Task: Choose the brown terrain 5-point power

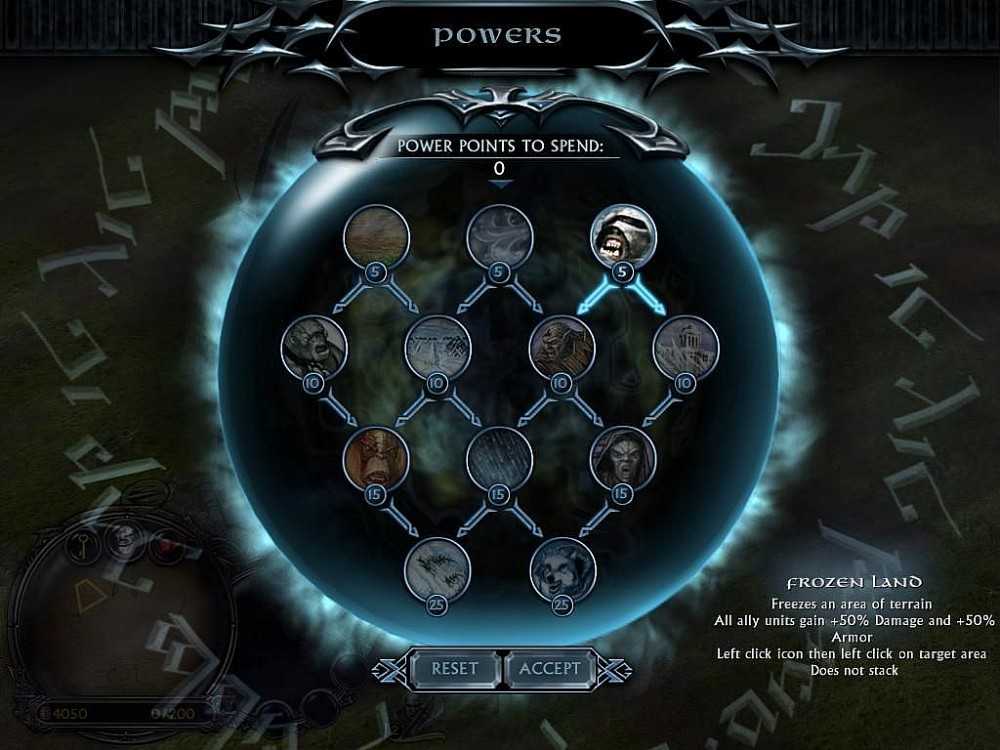Action: pos(376,236)
